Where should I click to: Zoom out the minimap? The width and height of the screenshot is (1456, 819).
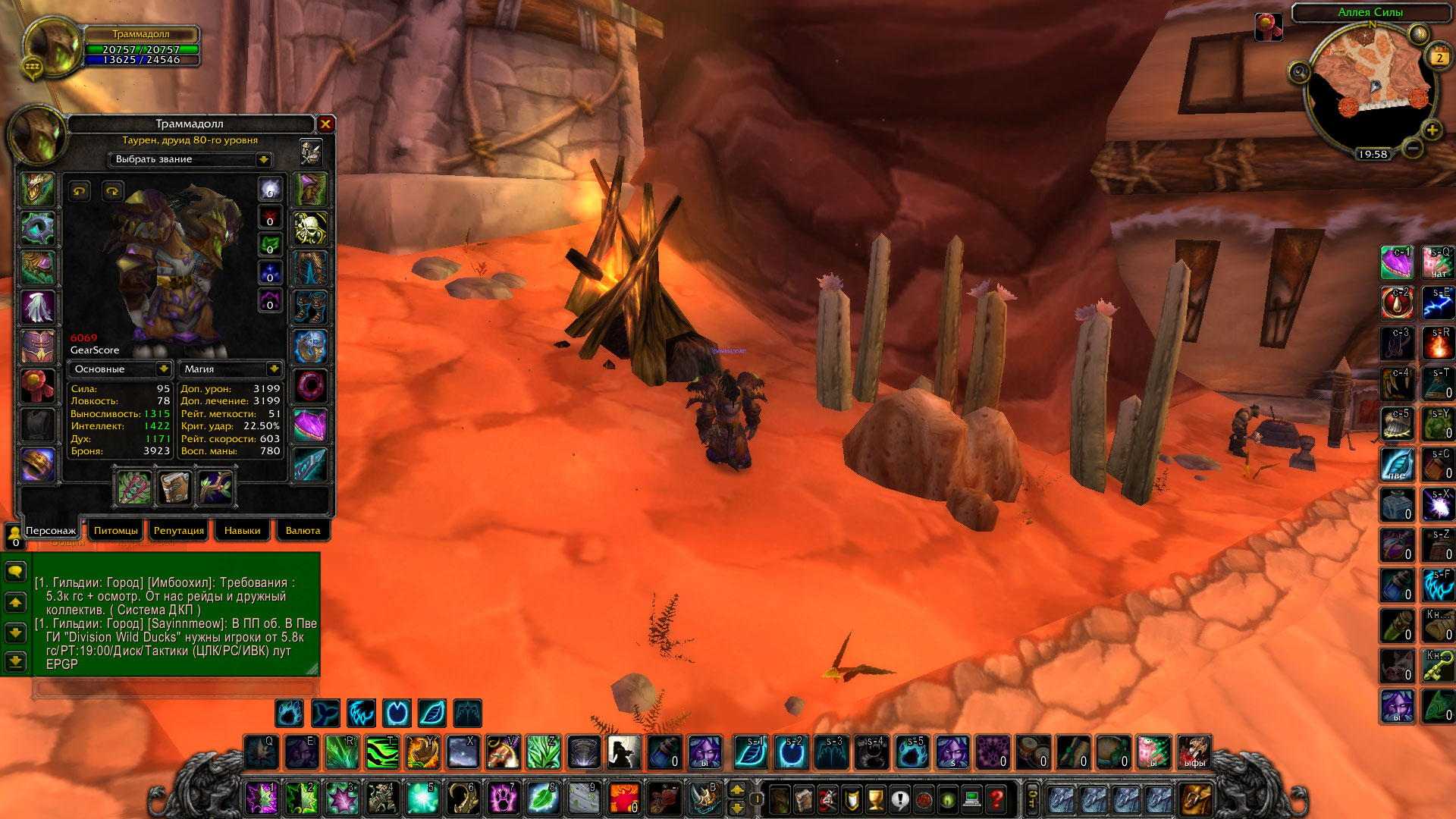click(1412, 149)
